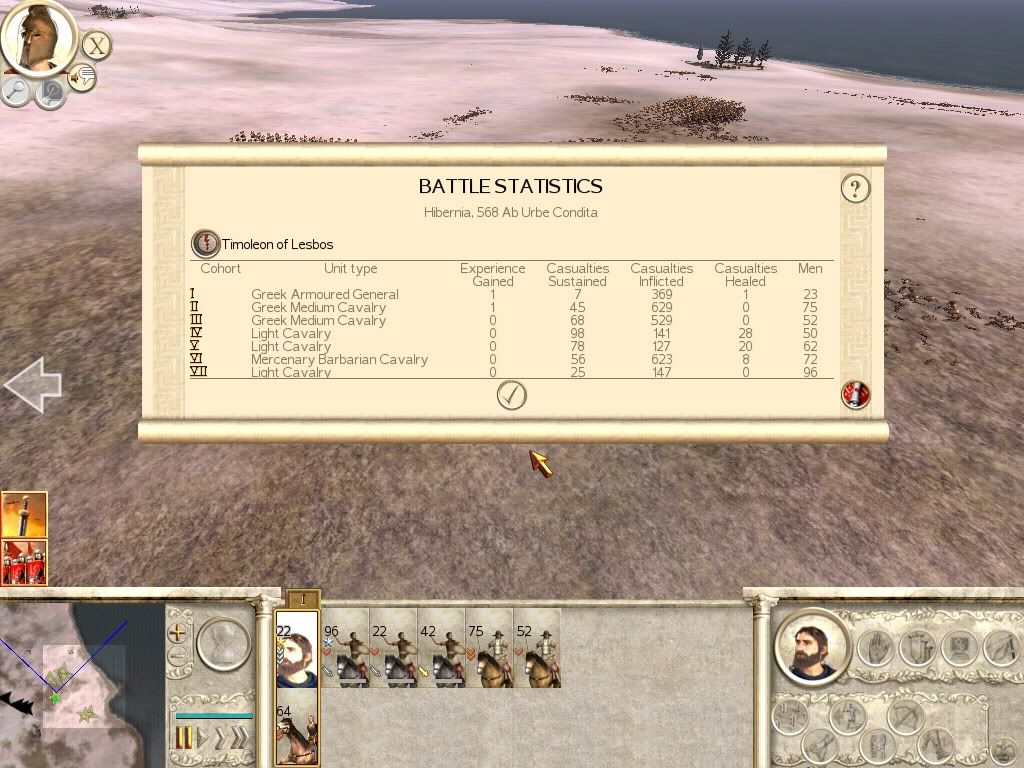Select the cavalry unit card showing 42 men
This screenshot has height=768, width=1024.
pos(440,648)
